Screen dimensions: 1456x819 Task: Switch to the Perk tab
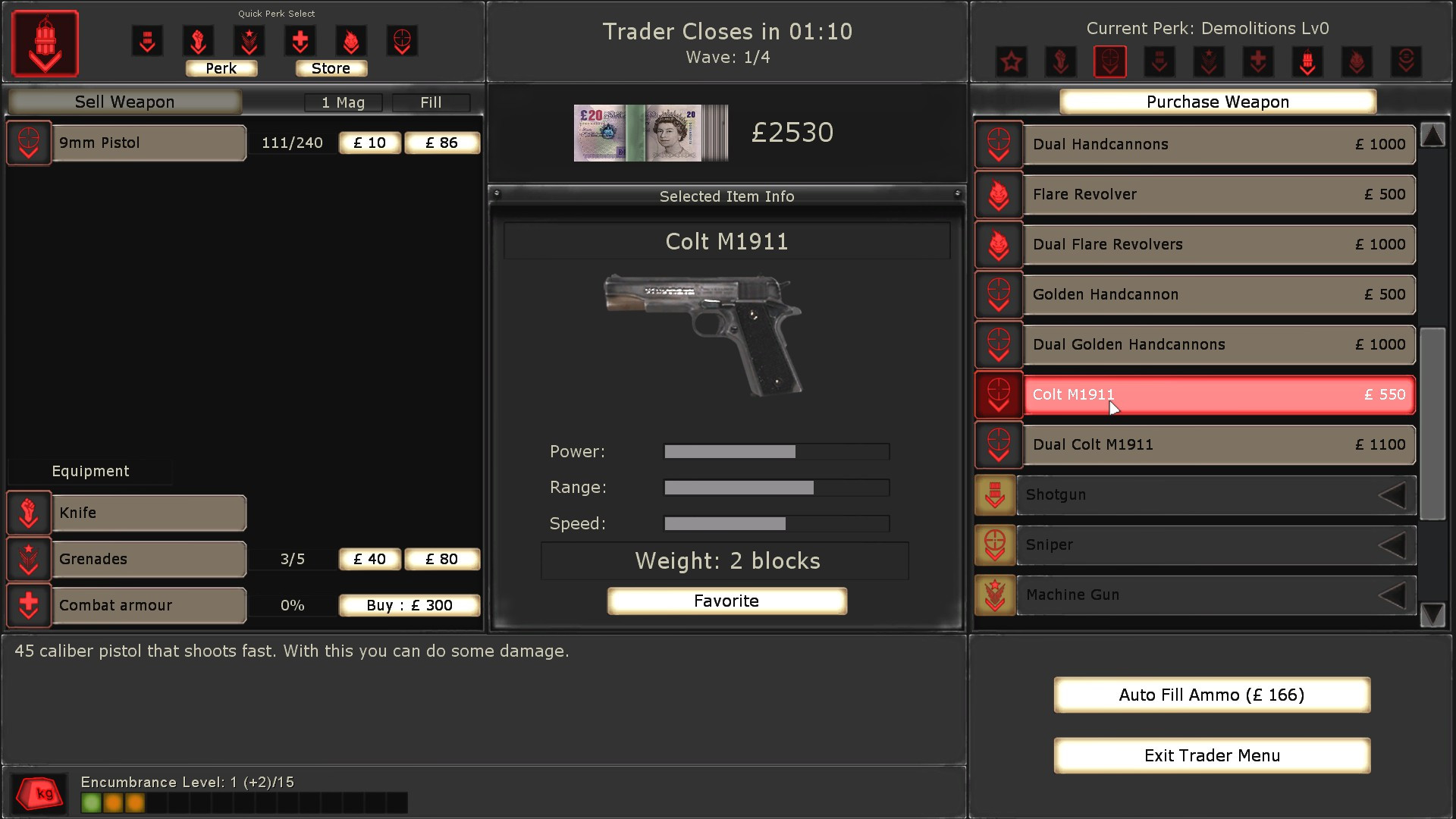221,68
